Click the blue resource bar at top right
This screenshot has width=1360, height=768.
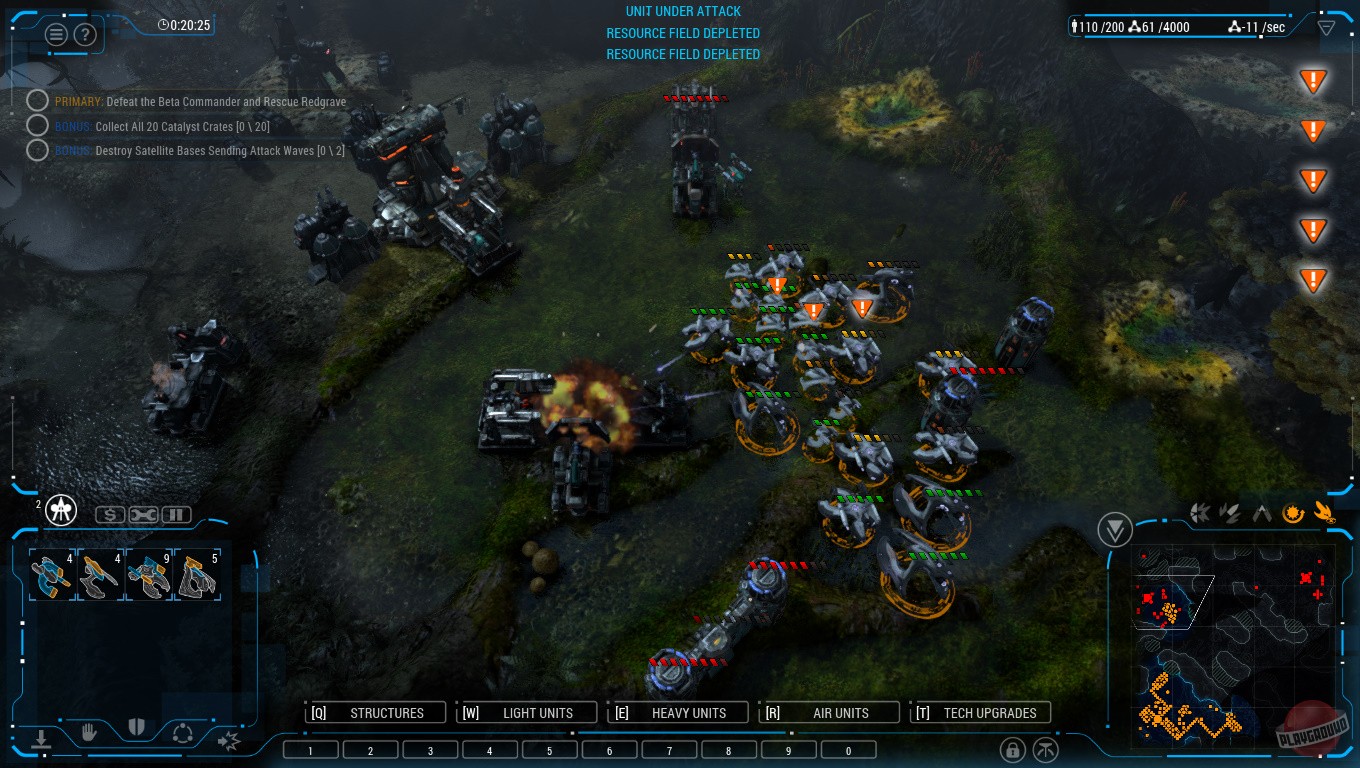click(1180, 27)
